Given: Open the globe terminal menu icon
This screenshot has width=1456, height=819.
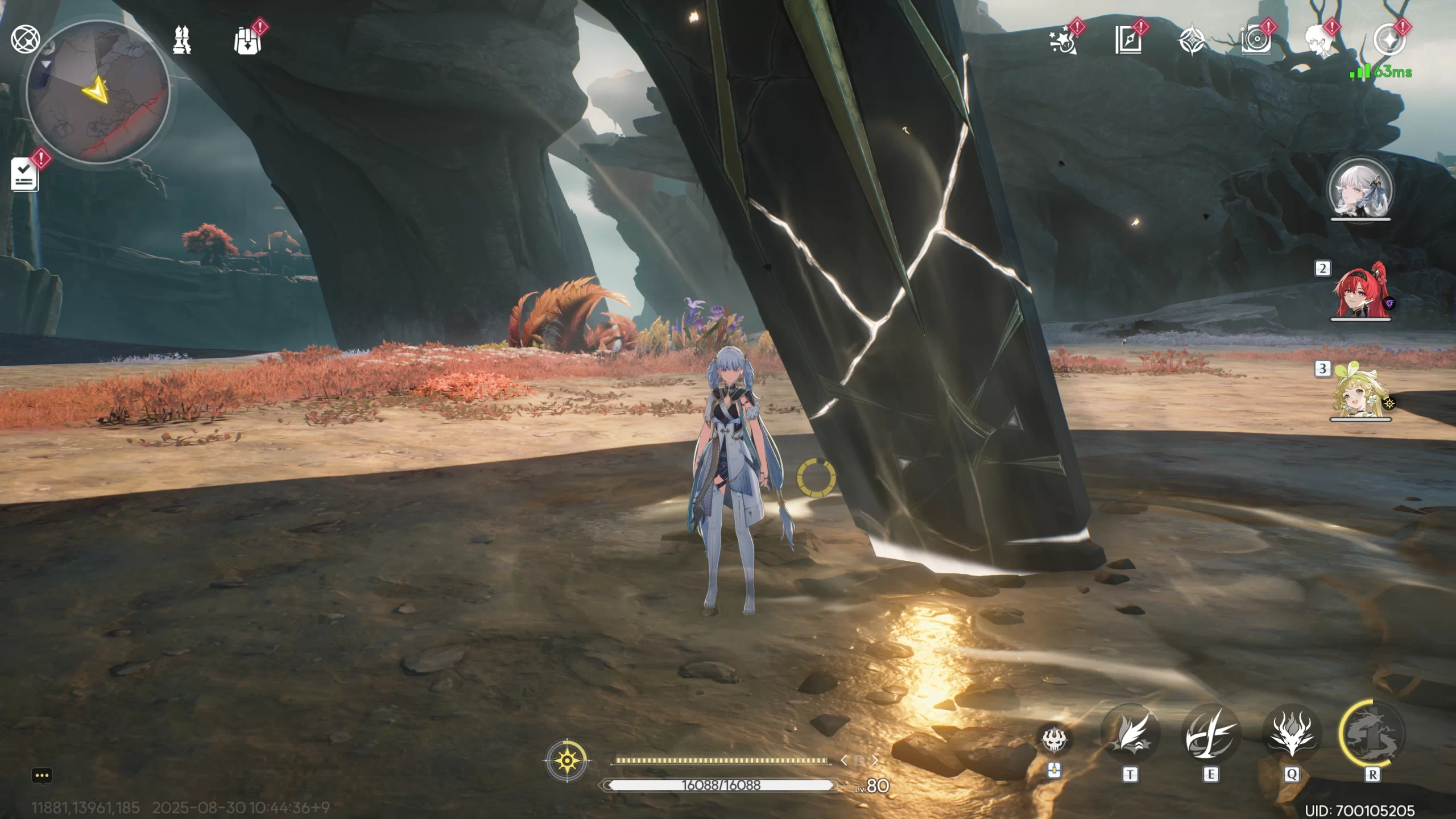Looking at the screenshot, I should (x=25, y=39).
